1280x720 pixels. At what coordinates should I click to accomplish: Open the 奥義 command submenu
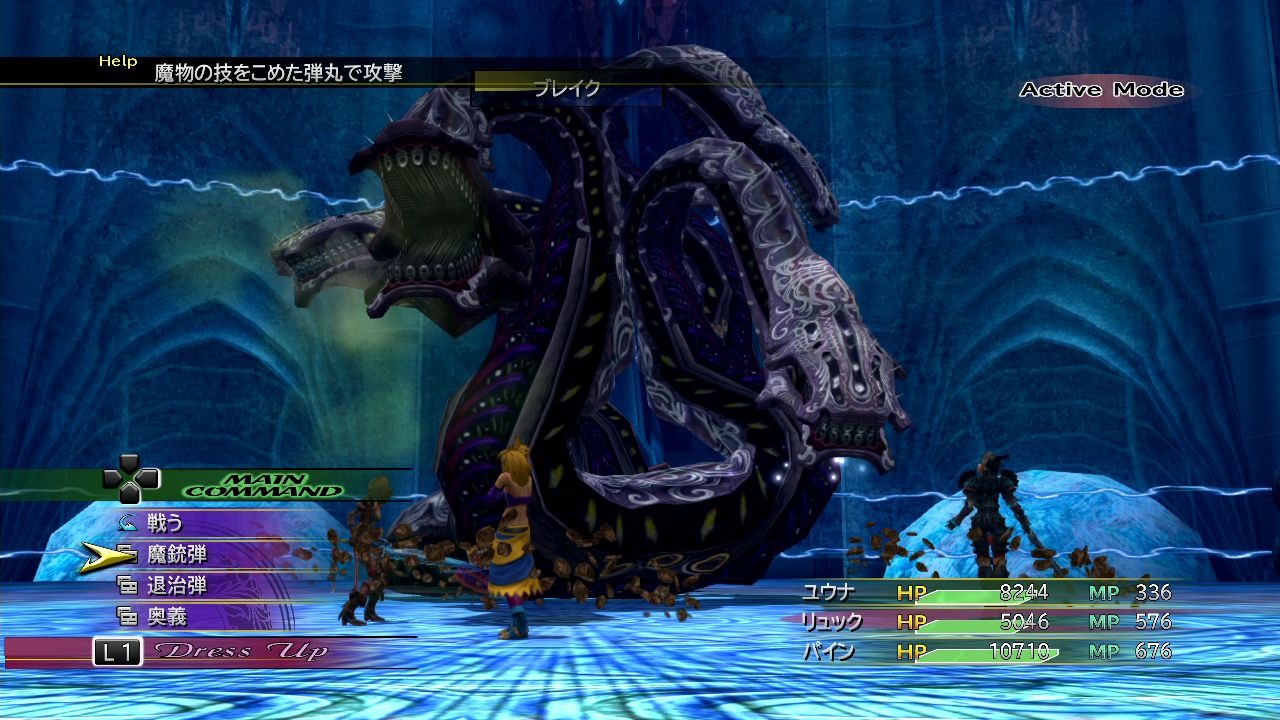[x=166, y=616]
